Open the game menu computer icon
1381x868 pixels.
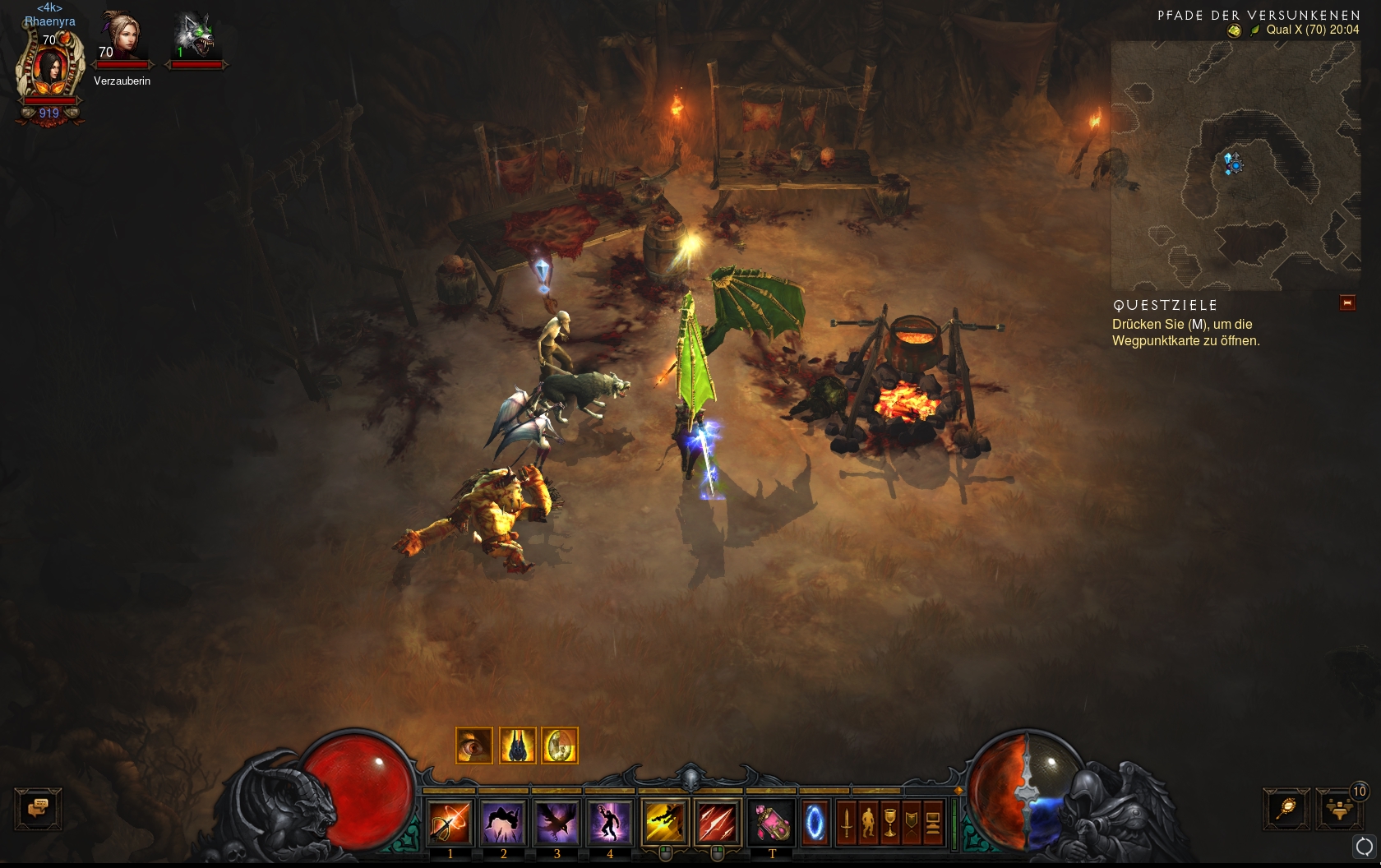coord(933,821)
